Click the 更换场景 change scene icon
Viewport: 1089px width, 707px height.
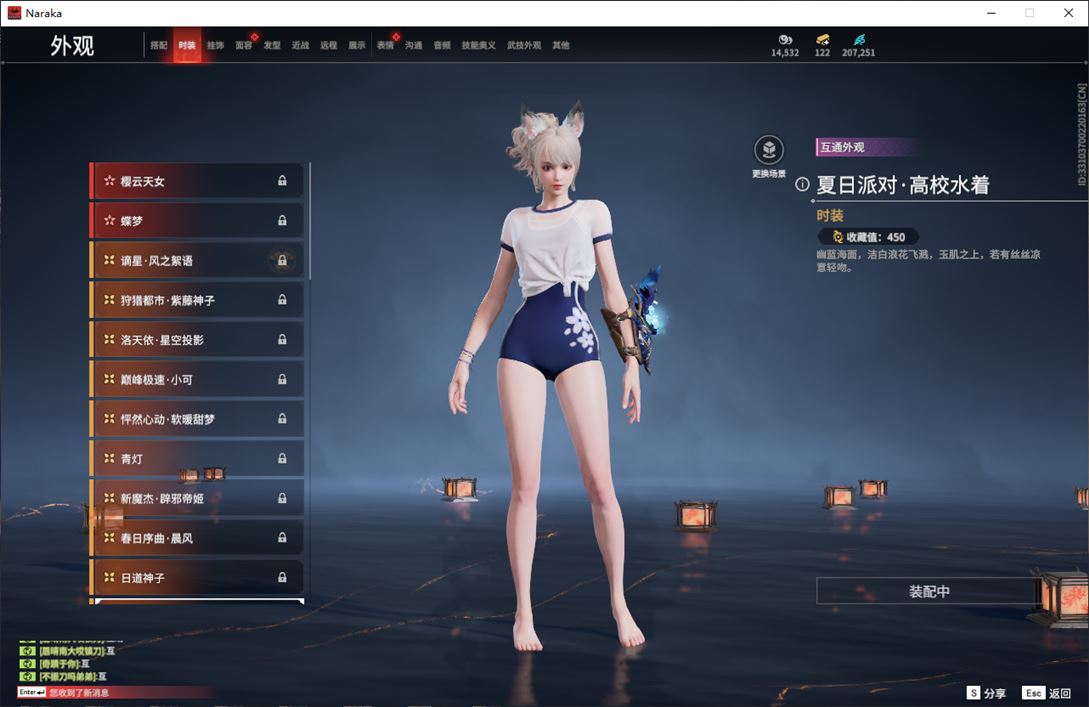[x=768, y=151]
